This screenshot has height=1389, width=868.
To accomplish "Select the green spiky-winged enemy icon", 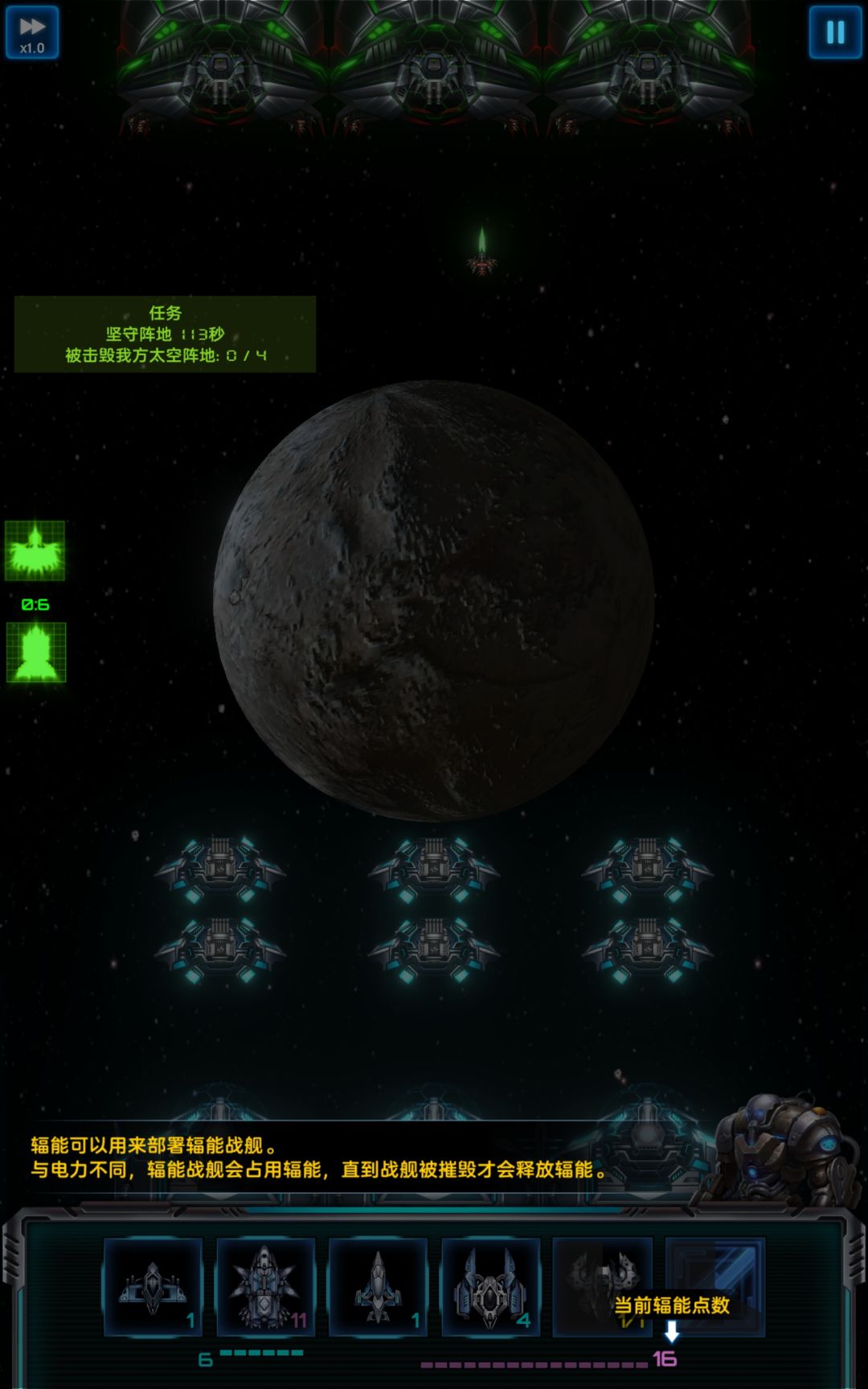I will (x=35, y=551).
